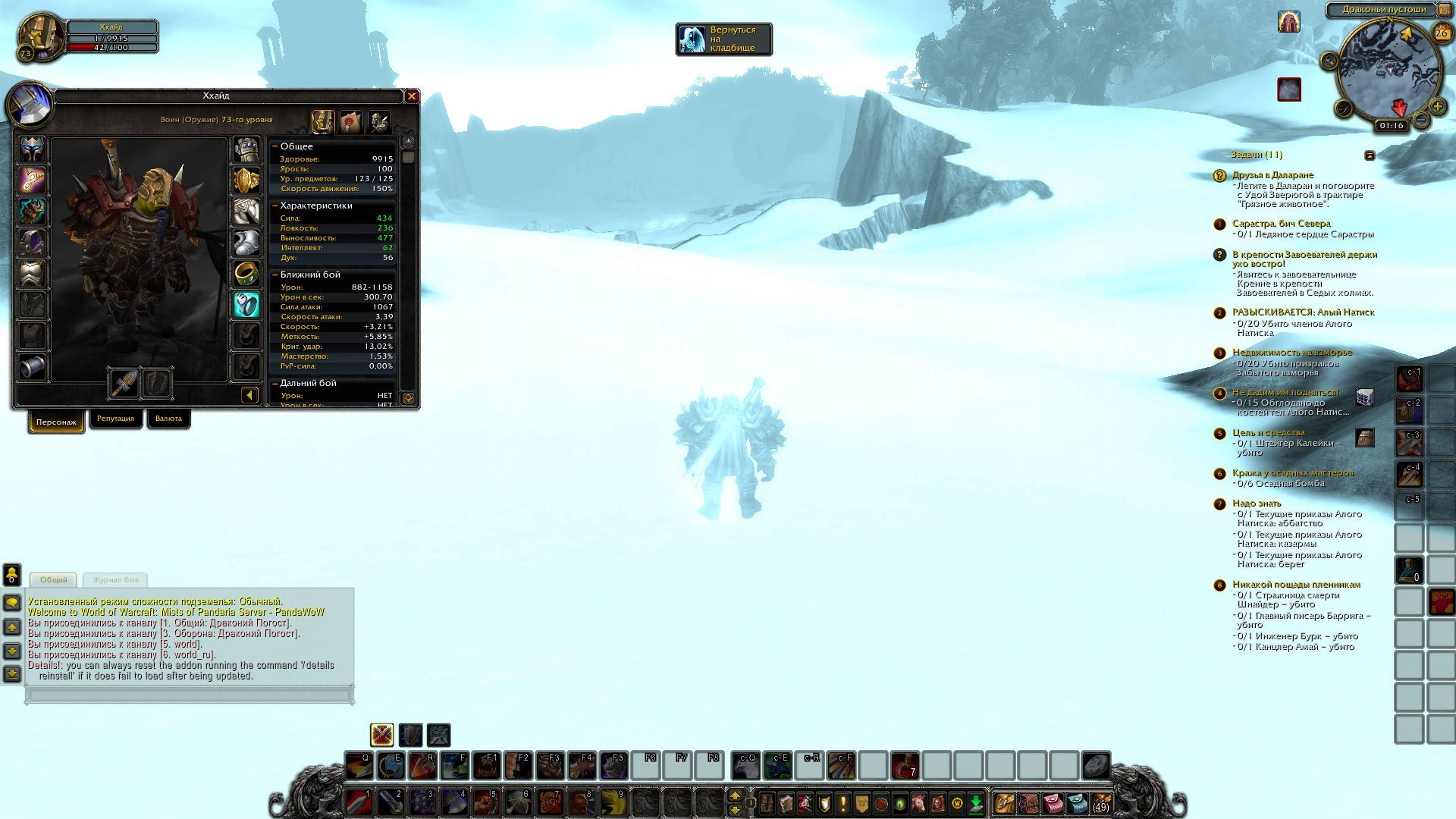Zoom in the minimap with plus button
Viewport: 1456px width, 819px height.
point(1437,107)
